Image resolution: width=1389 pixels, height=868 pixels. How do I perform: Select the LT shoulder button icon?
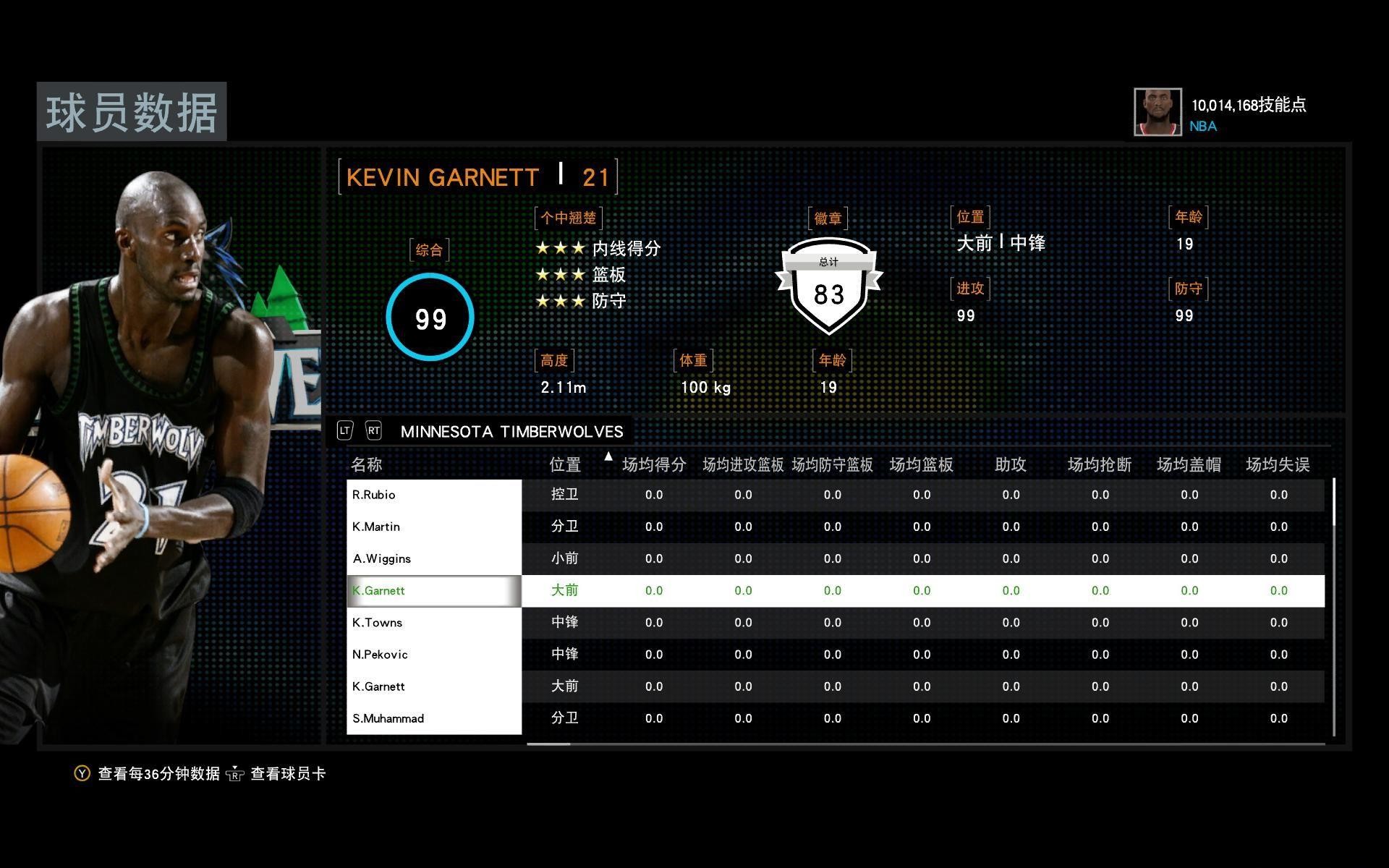(345, 430)
